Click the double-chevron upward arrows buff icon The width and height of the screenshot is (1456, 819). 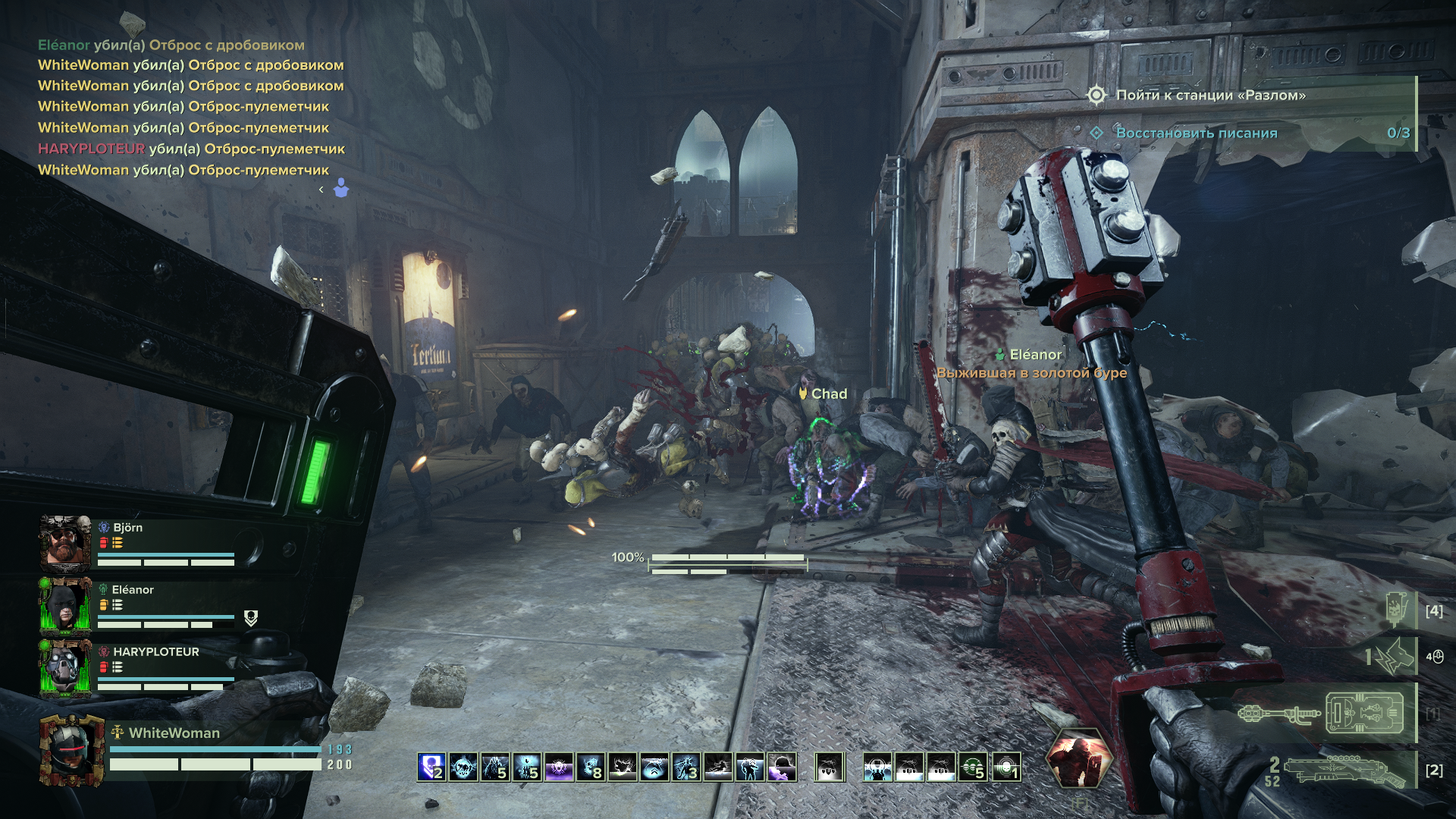tap(654, 767)
